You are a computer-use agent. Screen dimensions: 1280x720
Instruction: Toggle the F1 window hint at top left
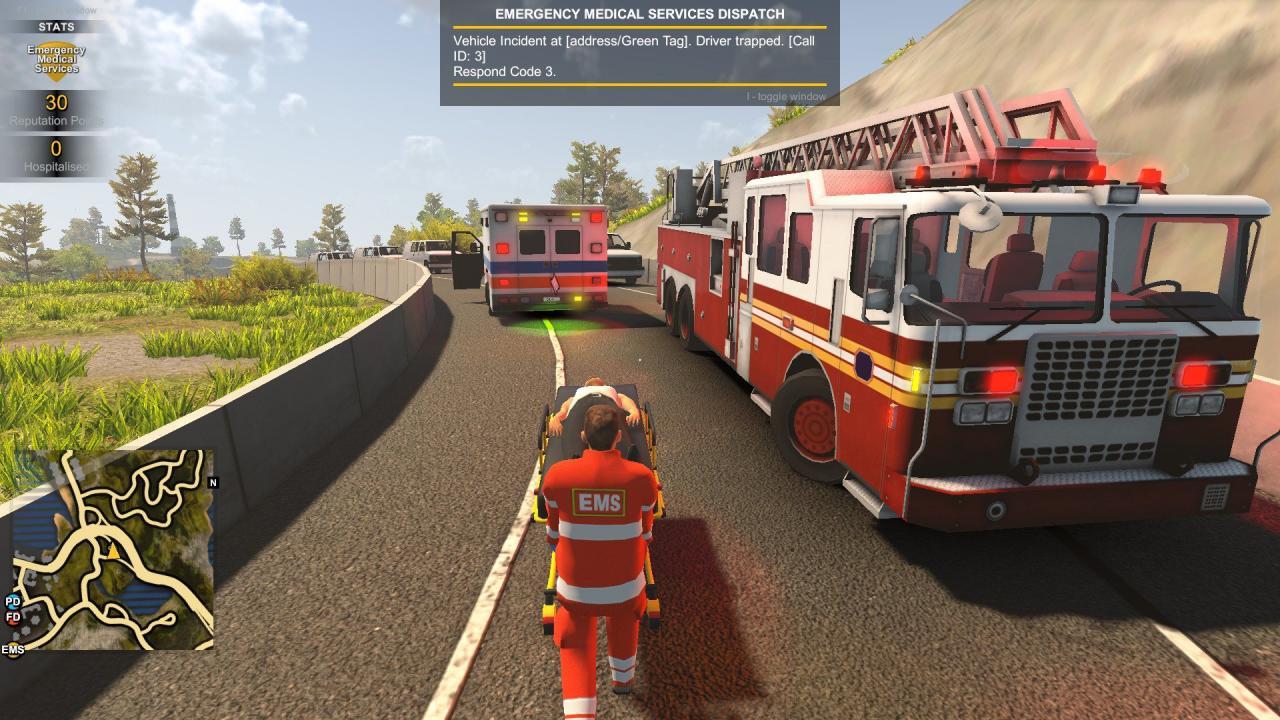point(55,10)
